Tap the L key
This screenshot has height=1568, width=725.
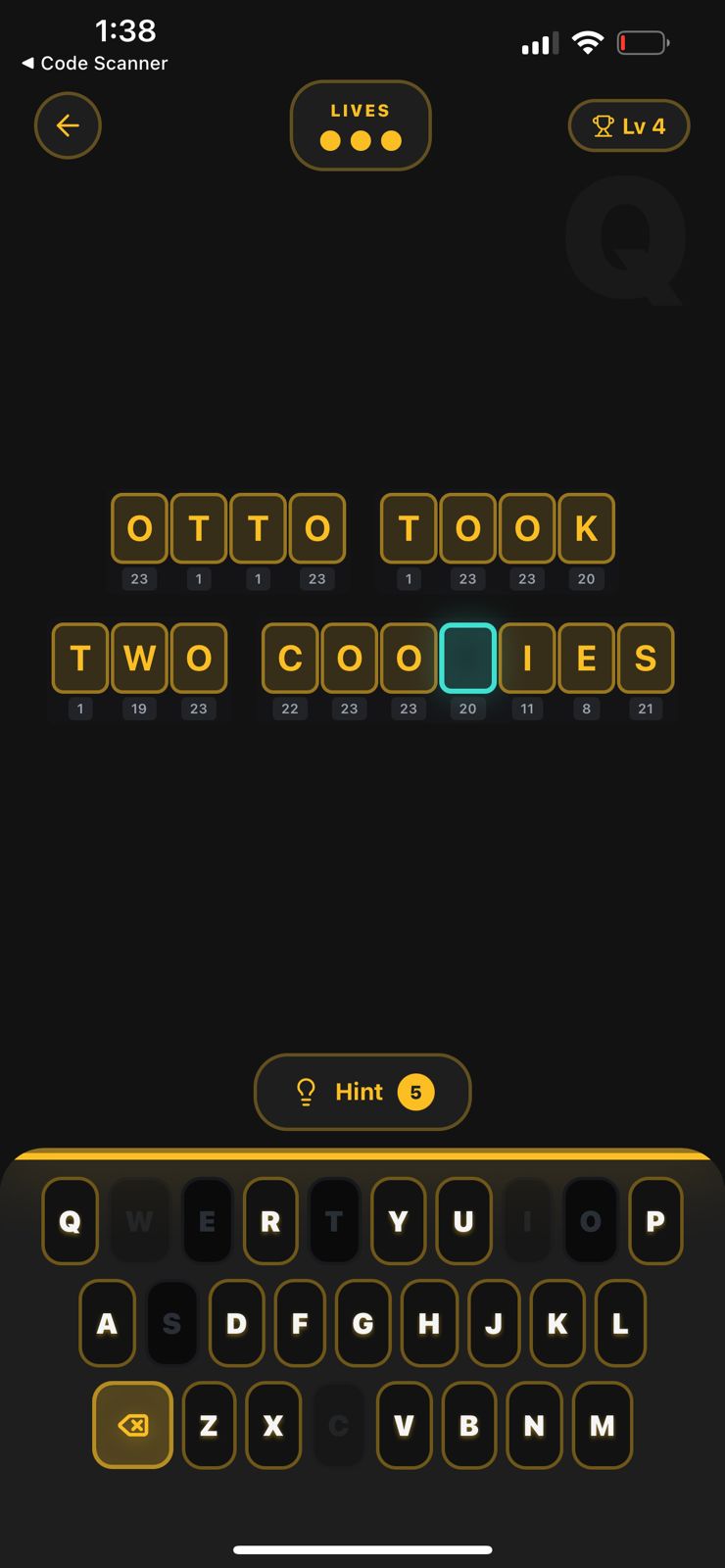coord(620,1323)
